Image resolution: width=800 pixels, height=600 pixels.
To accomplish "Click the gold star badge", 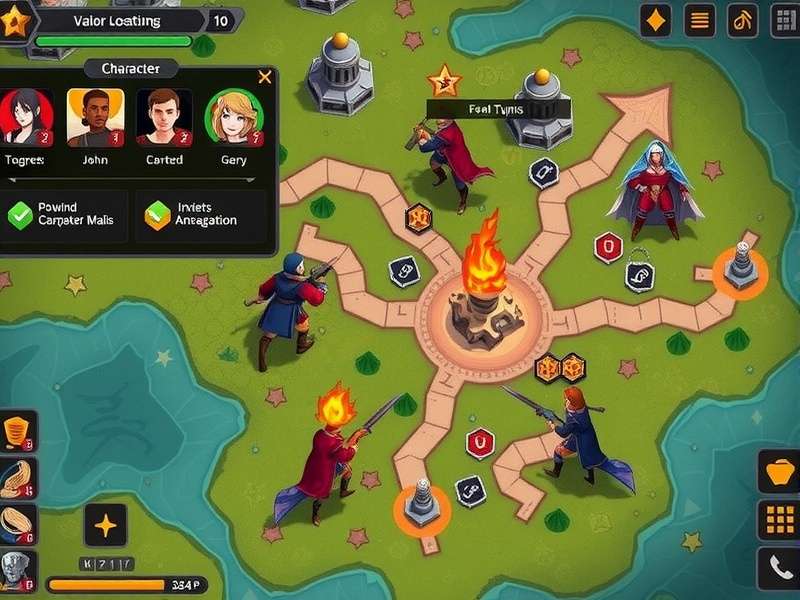I will click(x=14, y=22).
